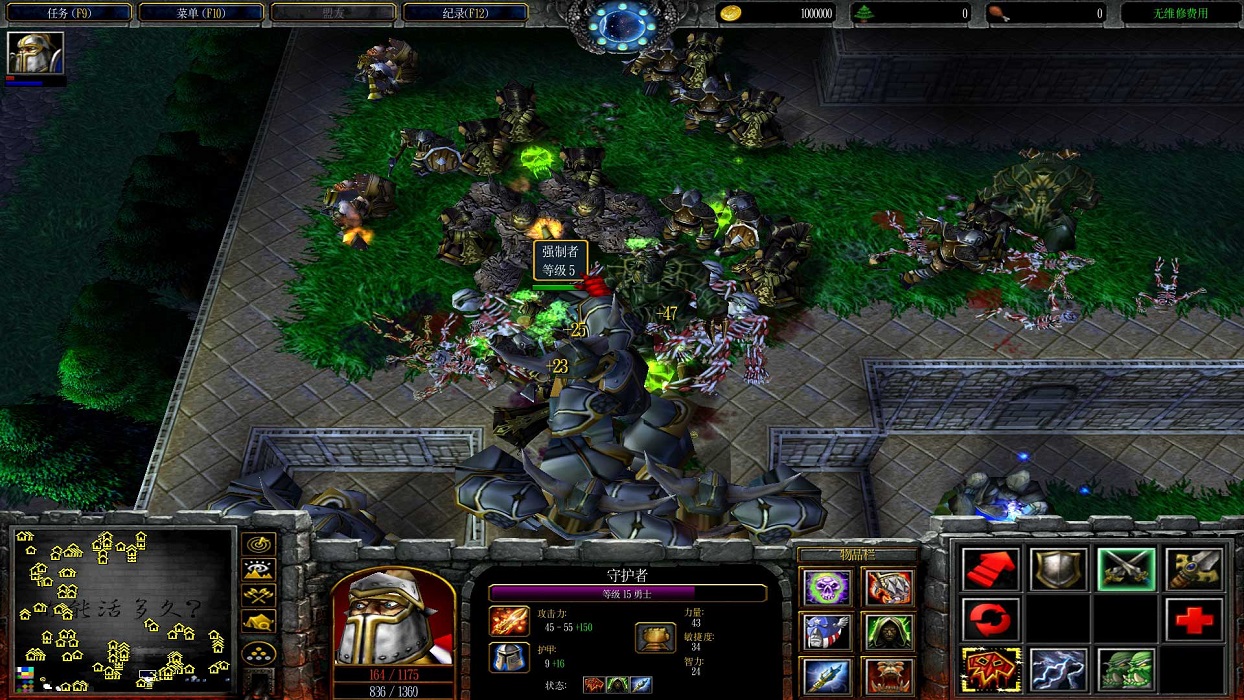Use the purple skull item in inventory
This screenshot has height=700, width=1244.
pyautogui.click(x=828, y=587)
